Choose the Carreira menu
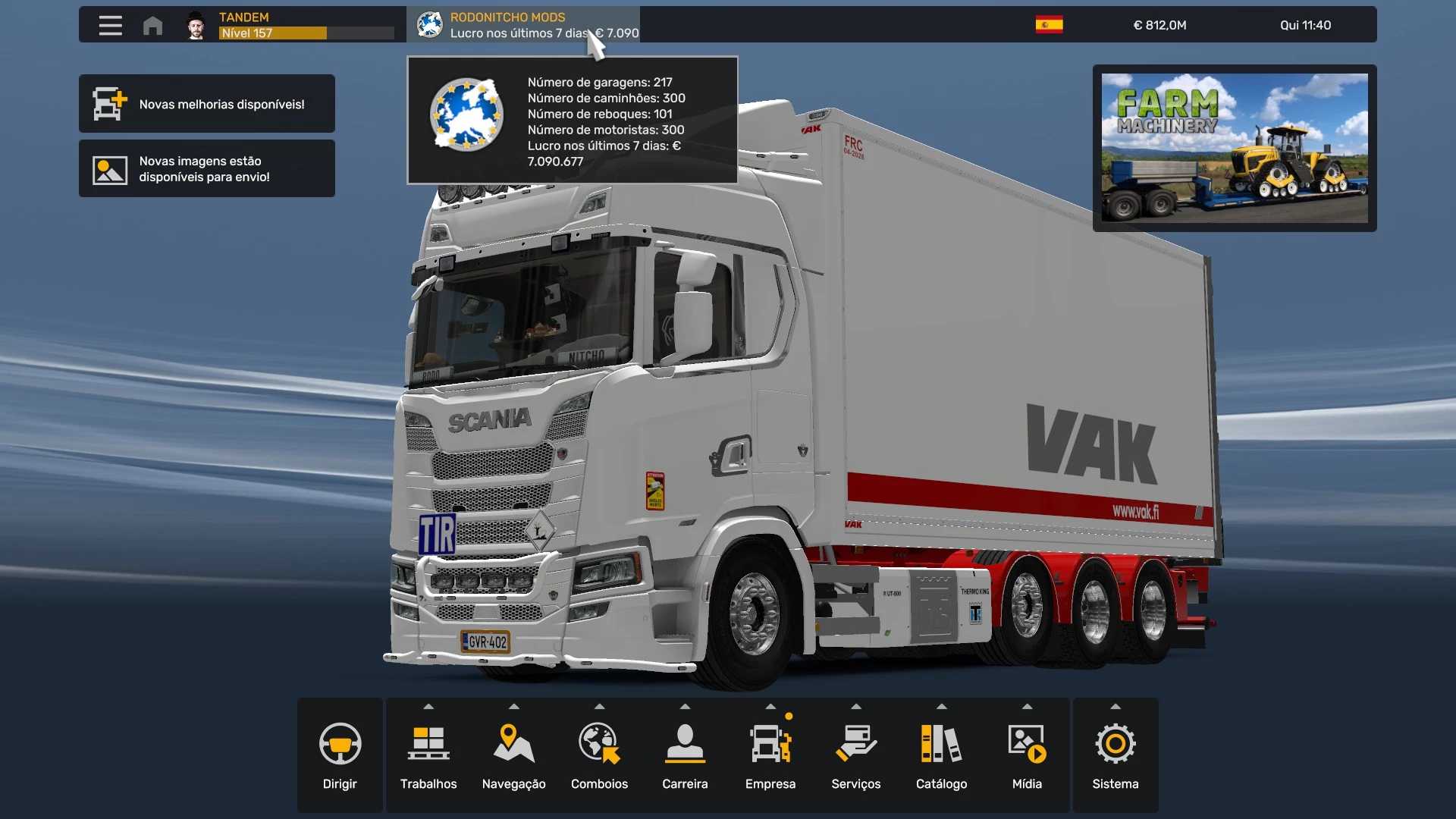 (685, 755)
